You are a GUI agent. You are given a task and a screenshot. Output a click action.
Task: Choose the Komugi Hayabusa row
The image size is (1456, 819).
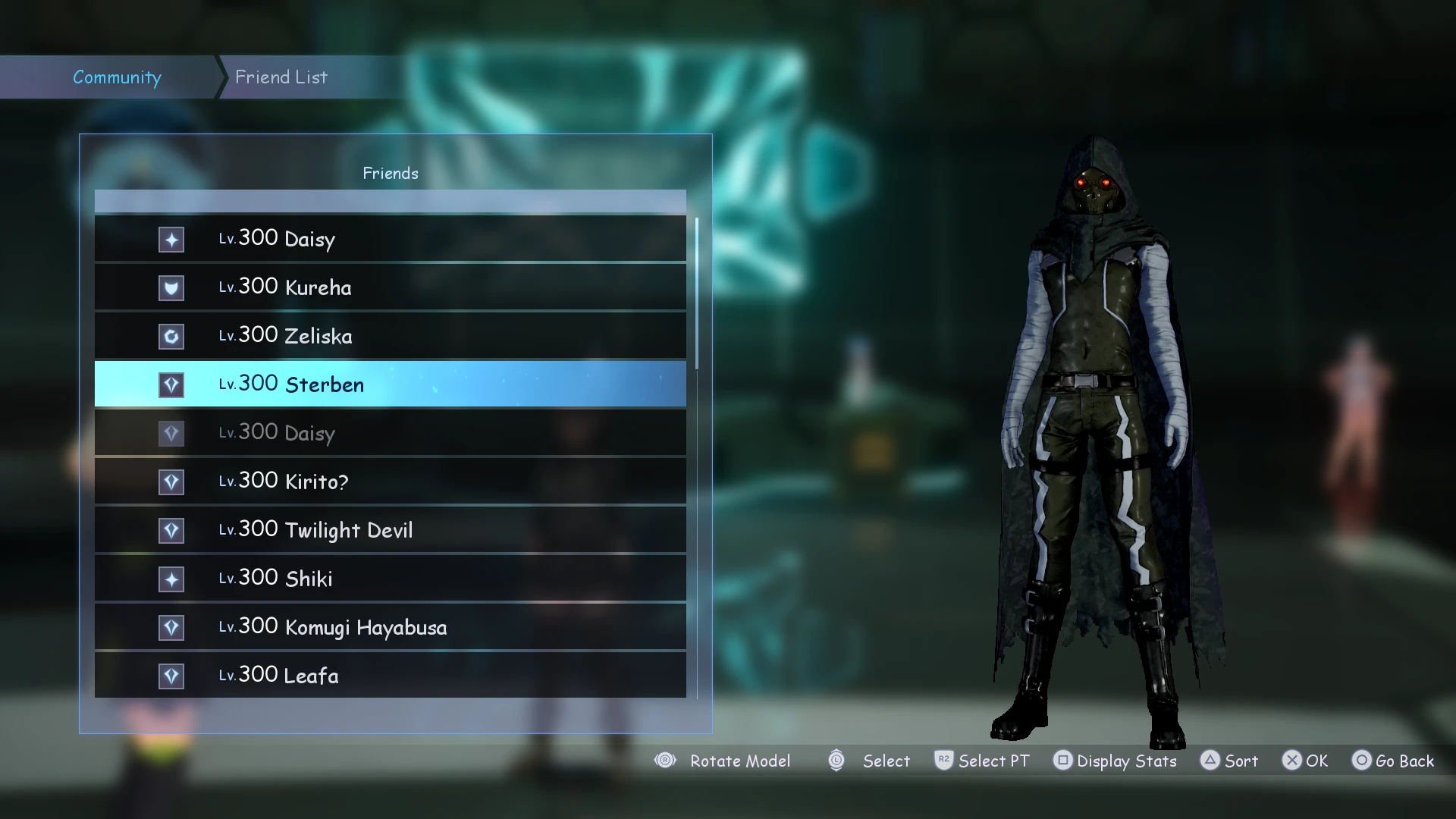tap(390, 627)
